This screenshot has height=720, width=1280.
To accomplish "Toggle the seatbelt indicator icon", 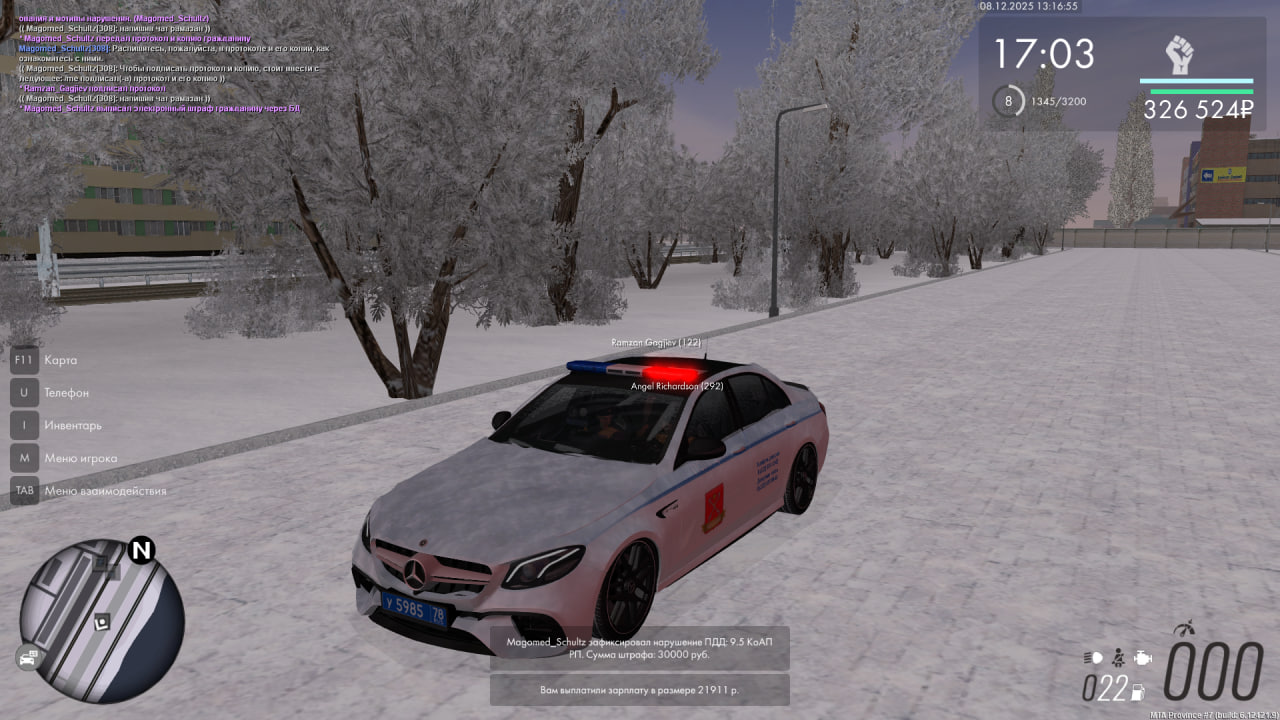I will coord(1119,658).
